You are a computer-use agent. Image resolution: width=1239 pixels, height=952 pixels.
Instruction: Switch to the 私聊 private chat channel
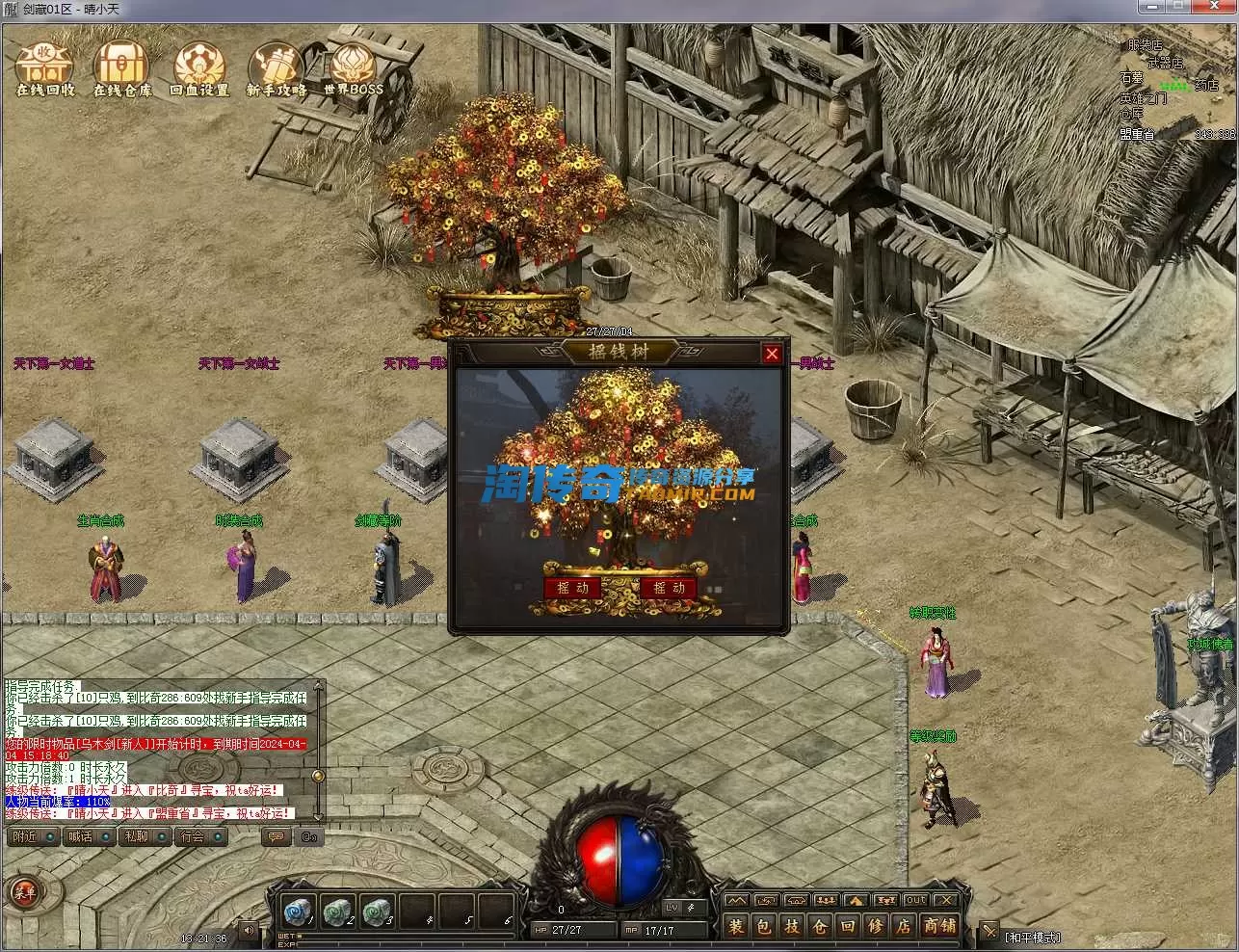(x=136, y=836)
